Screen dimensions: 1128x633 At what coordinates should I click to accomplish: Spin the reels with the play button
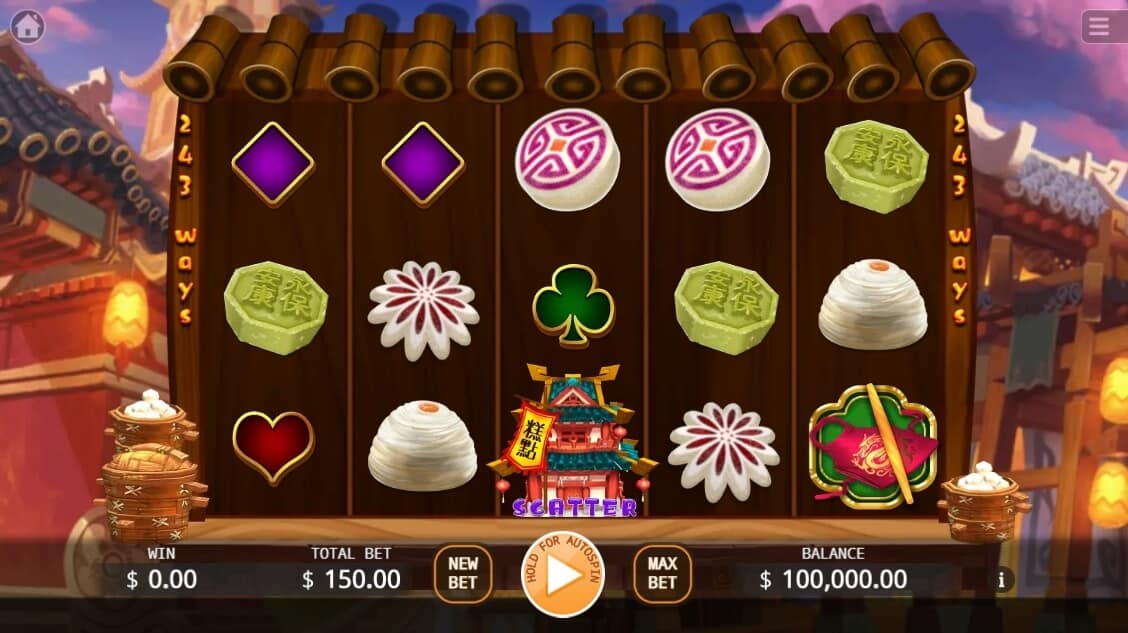563,574
